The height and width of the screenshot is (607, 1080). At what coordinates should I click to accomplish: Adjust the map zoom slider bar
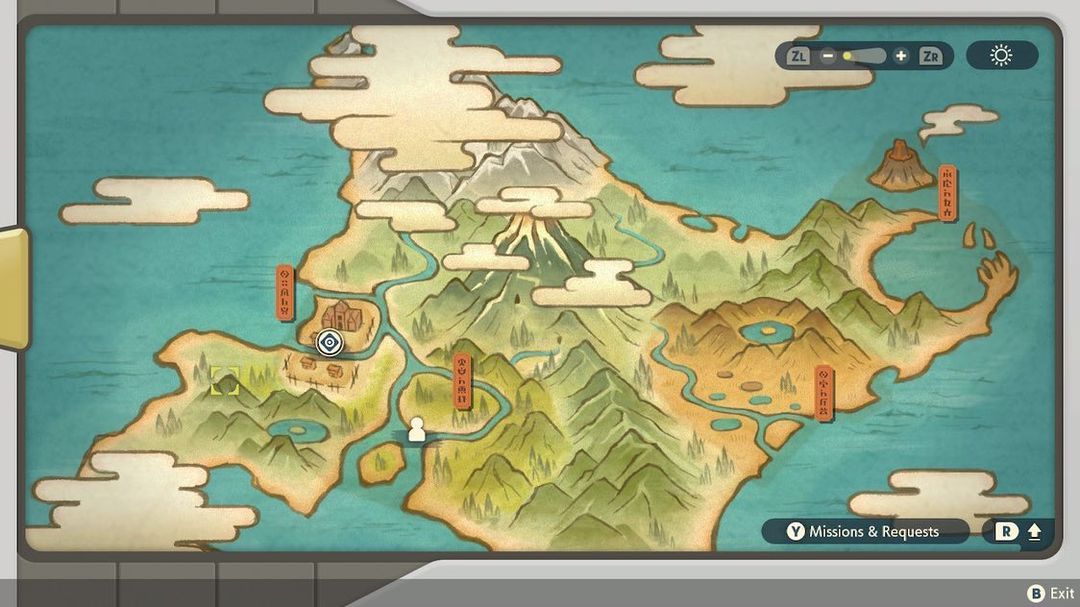pyautogui.click(x=864, y=56)
